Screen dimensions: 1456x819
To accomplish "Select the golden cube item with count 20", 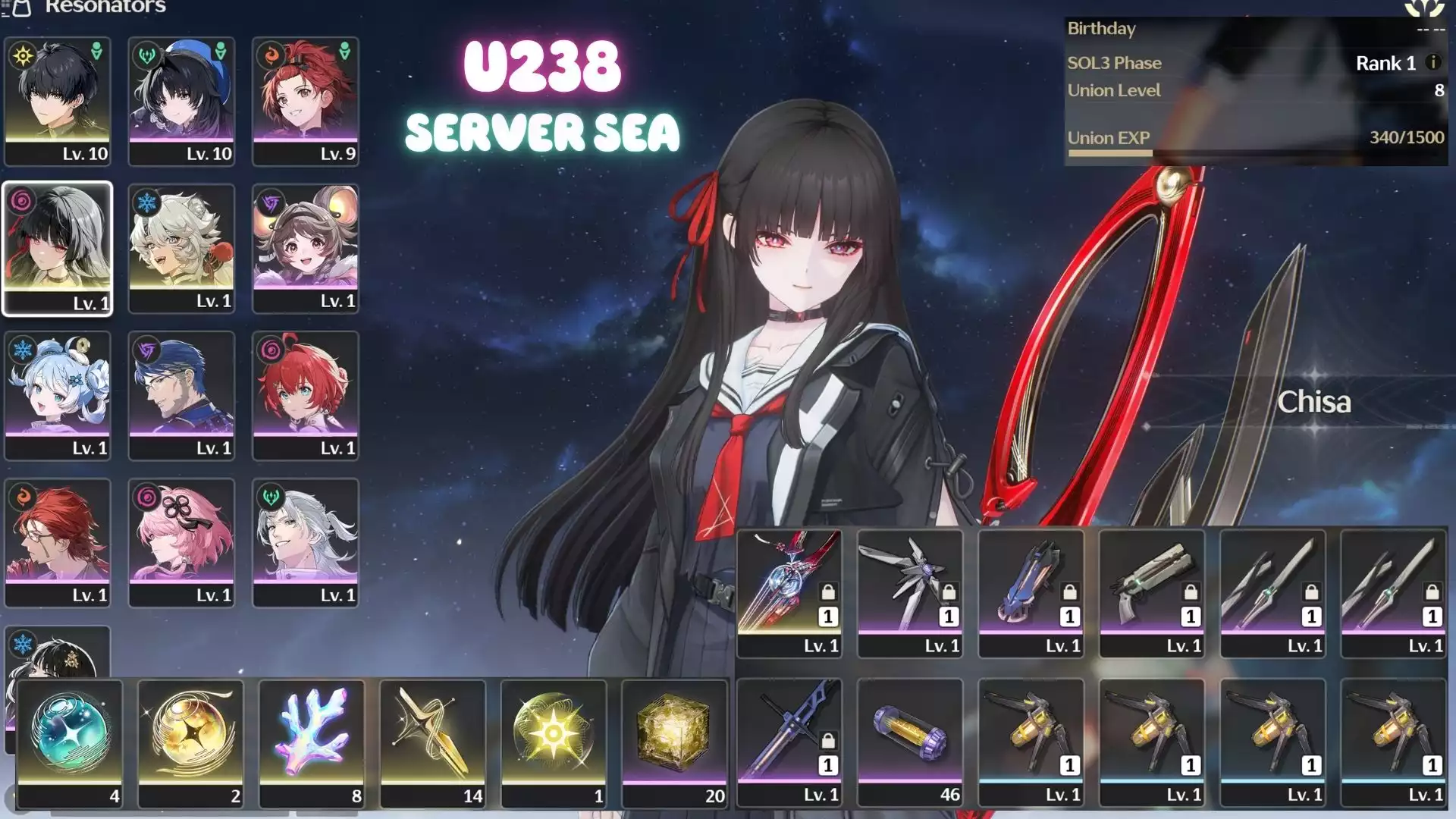I will [674, 743].
